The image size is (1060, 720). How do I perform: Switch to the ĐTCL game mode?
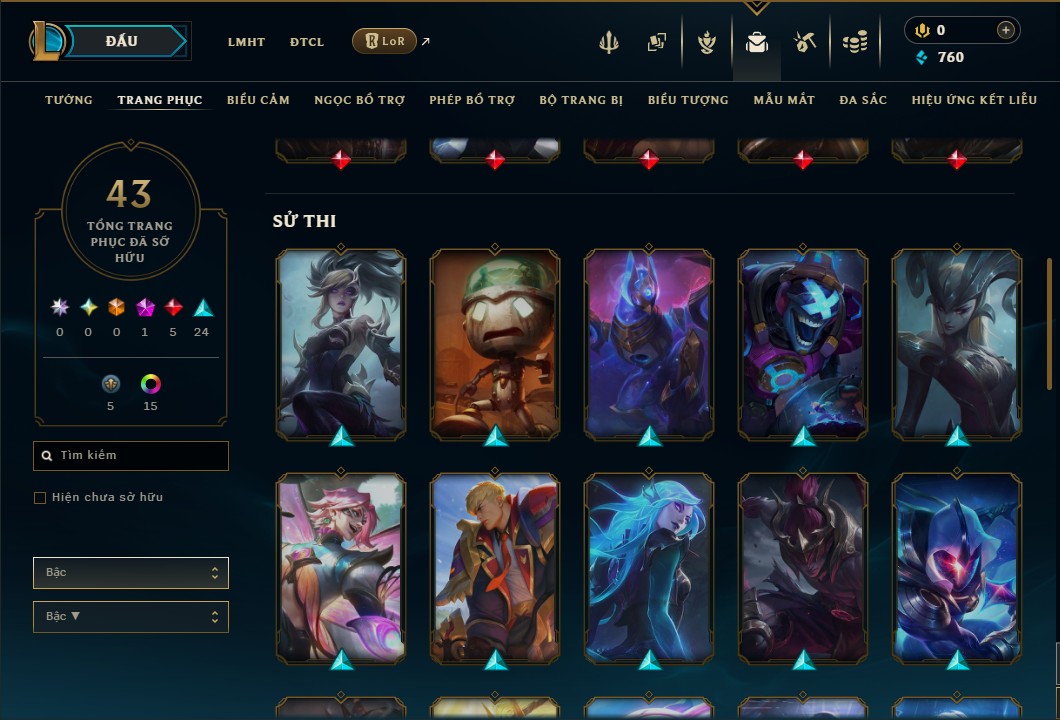(x=307, y=42)
